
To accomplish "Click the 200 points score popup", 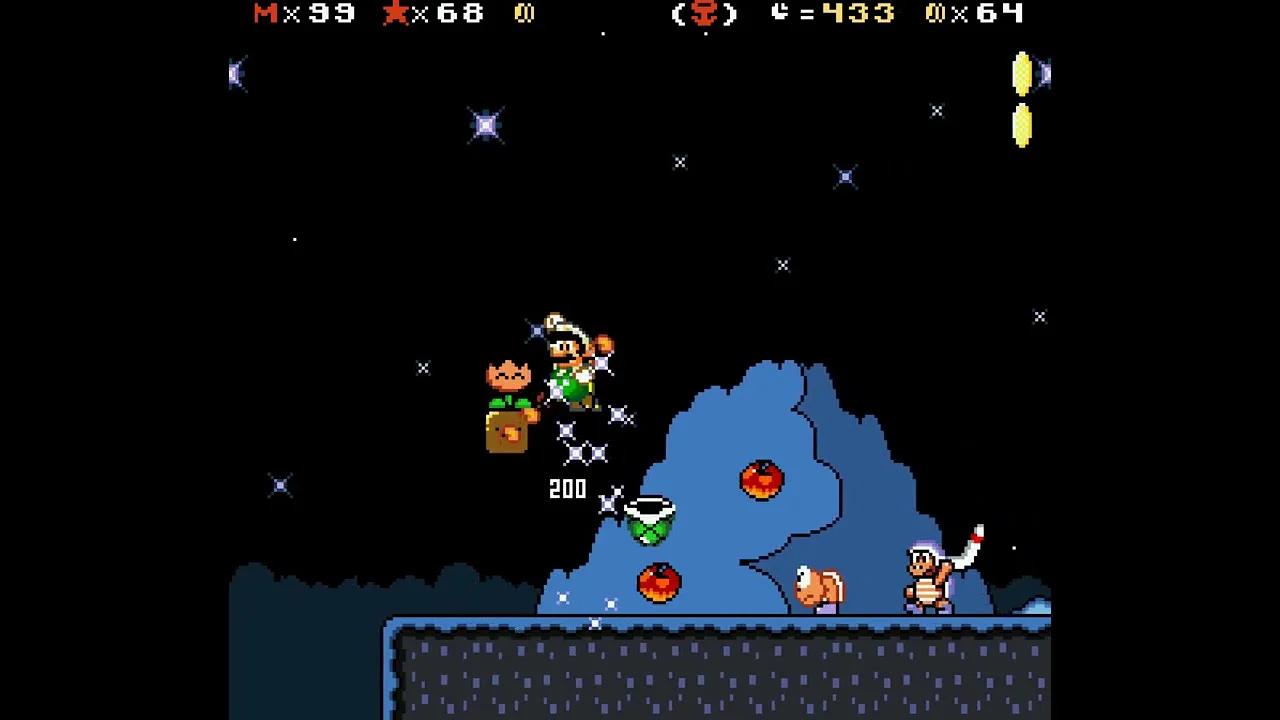I will tap(567, 489).
